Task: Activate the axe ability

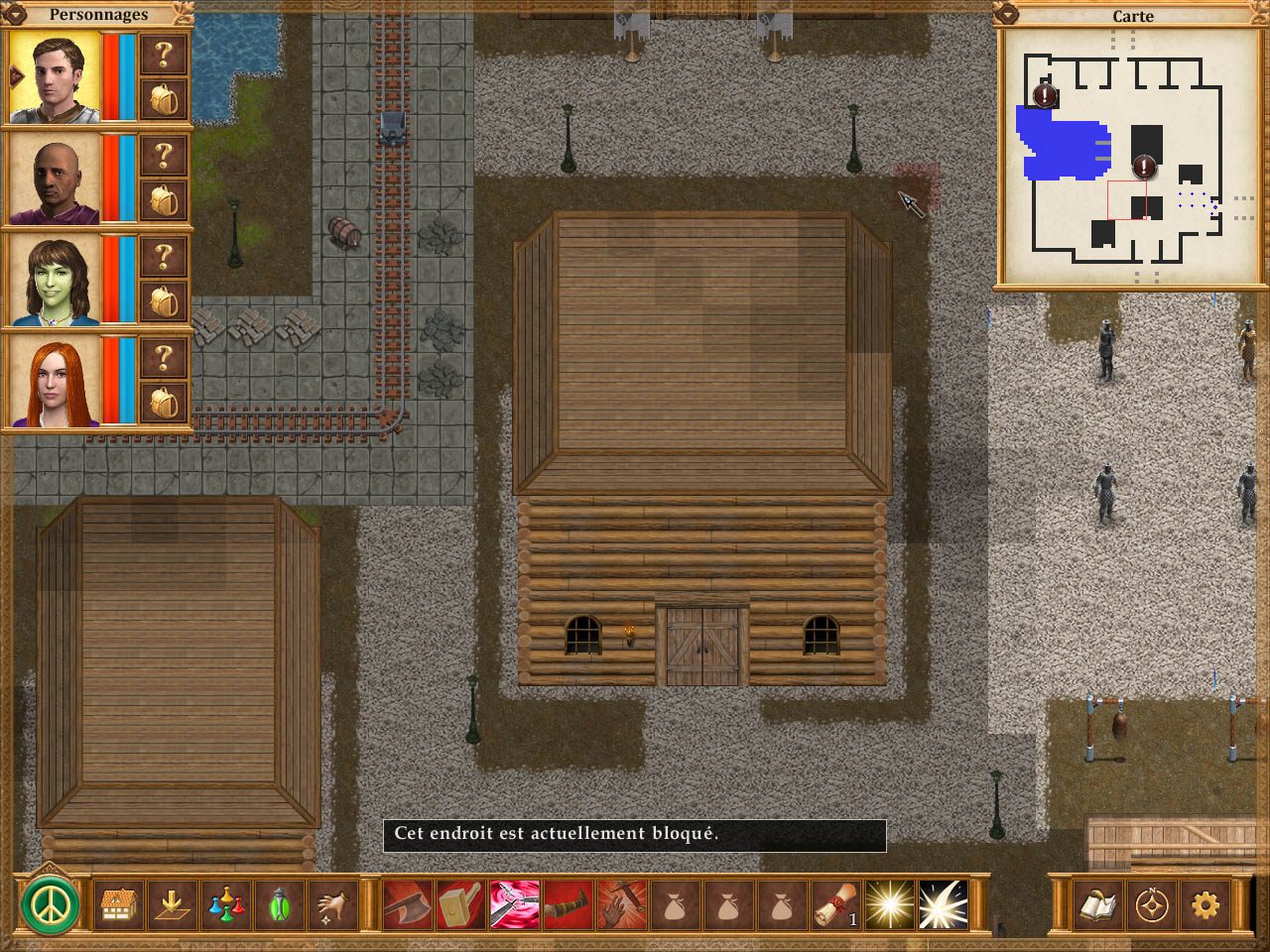Action: 408,904
